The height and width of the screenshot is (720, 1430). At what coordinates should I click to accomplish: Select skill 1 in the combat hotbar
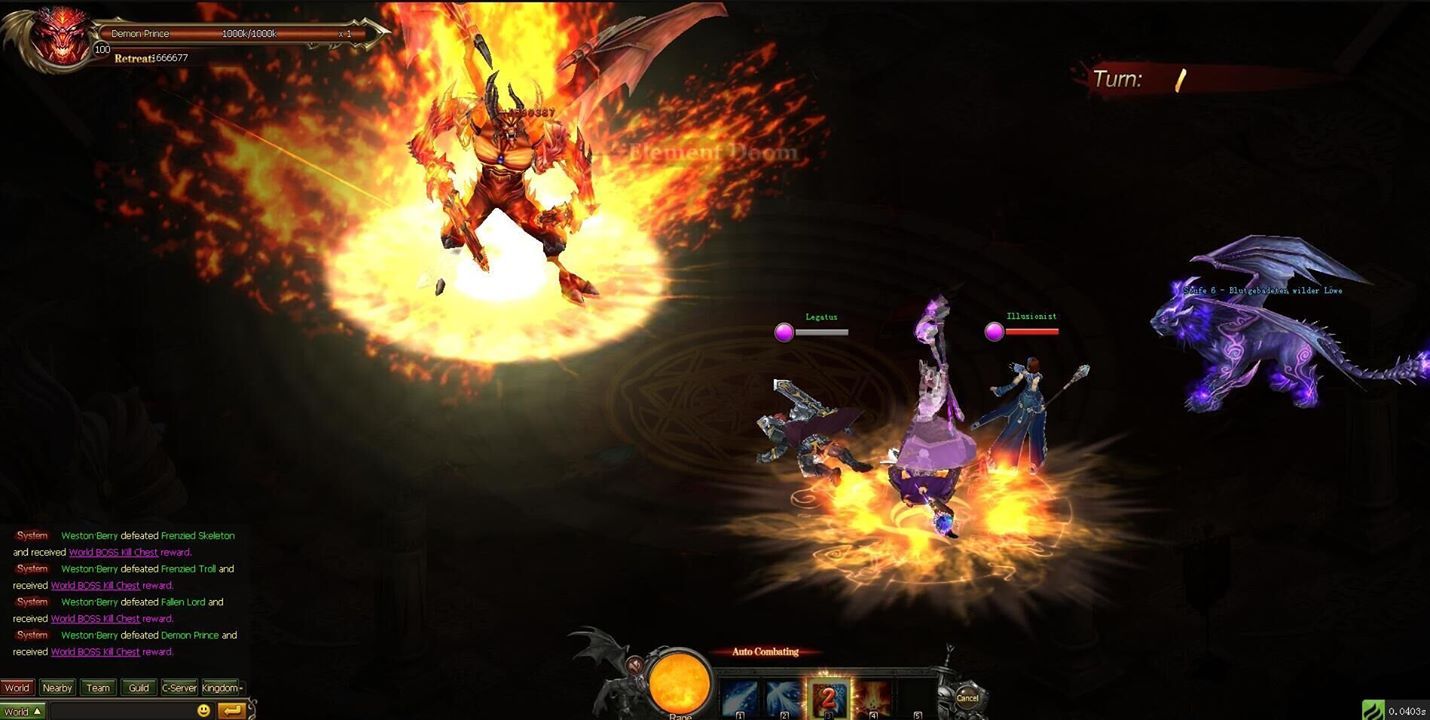[740, 691]
